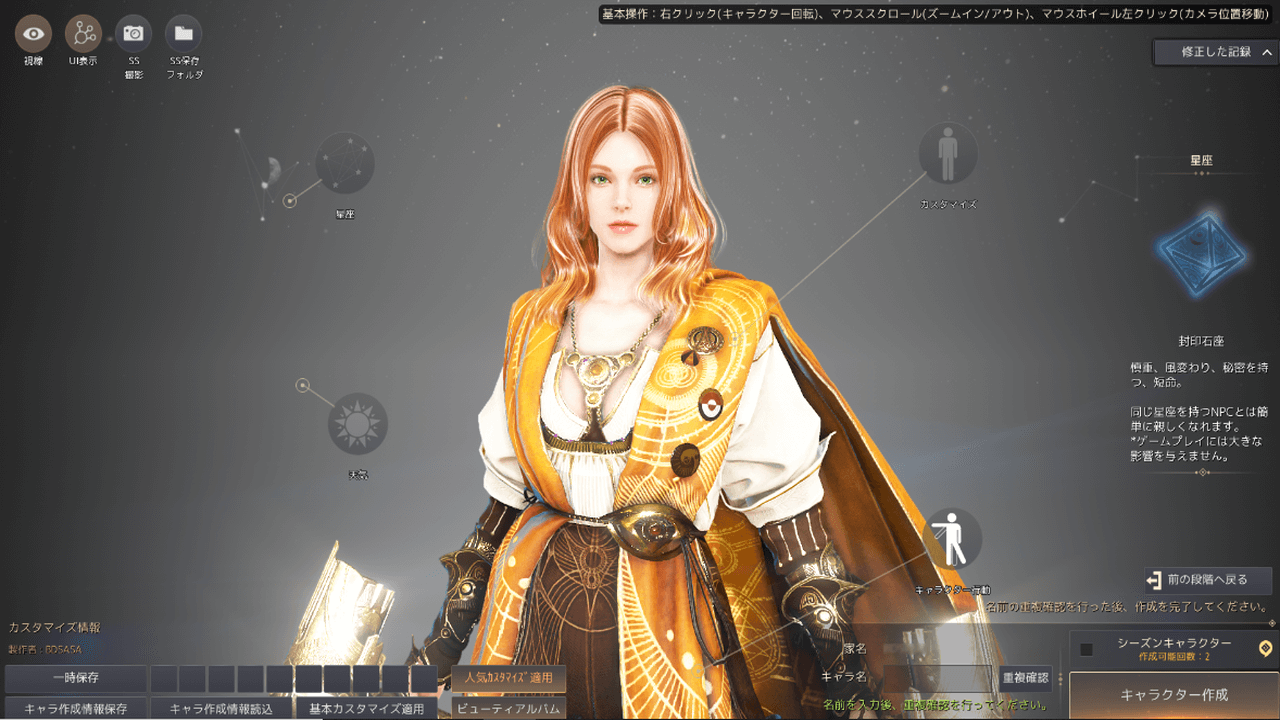Viewport: 1280px width, 720px height.
Task: Apply default look with 基本カスタマイズ適用
Action: (x=366, y=709)
